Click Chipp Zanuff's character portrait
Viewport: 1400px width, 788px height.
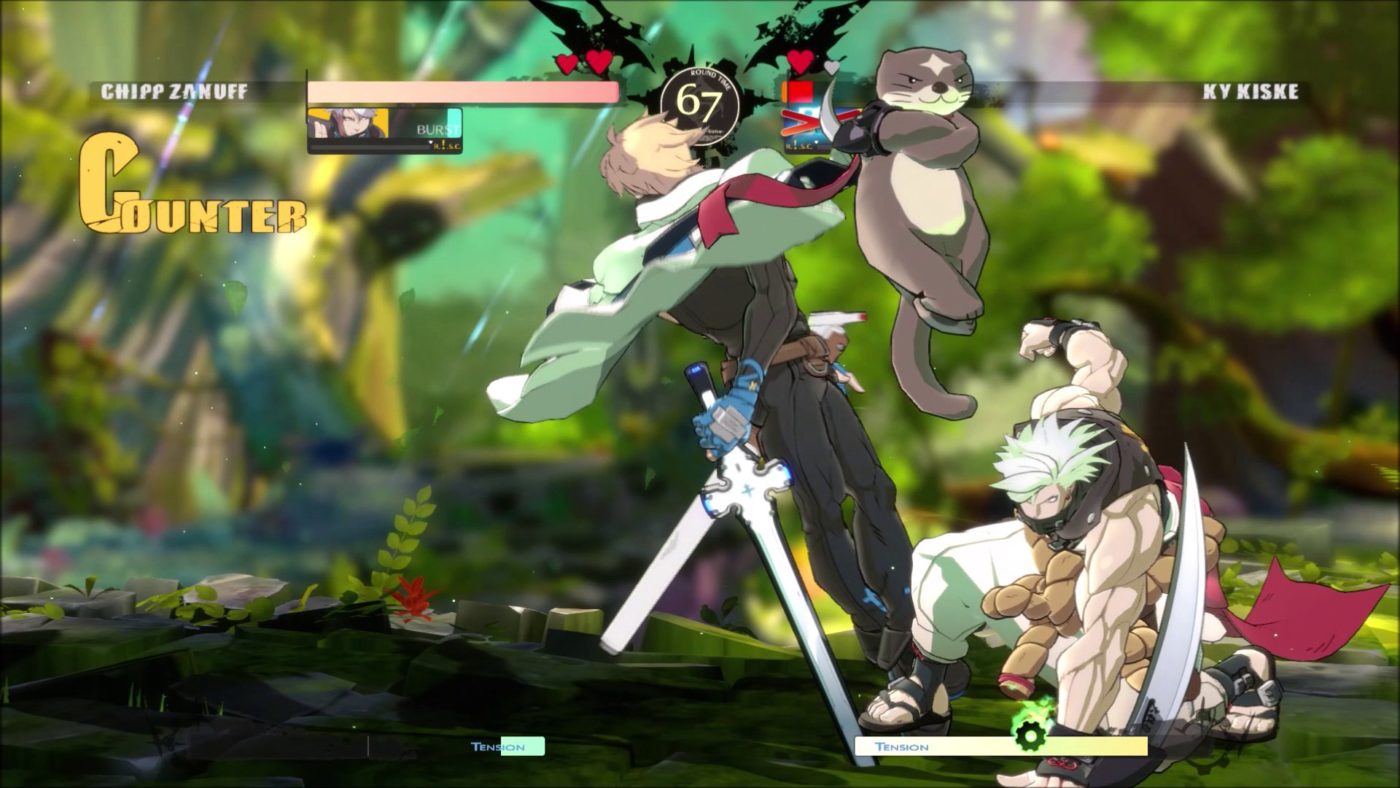point(348,125)
